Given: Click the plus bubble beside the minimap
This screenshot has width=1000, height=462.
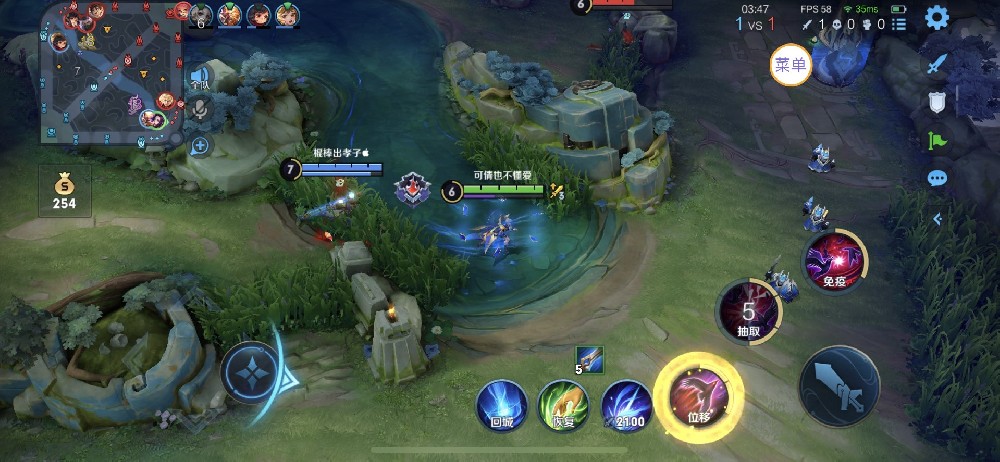Looking at the screenshot, I should [x=200, y=145].
